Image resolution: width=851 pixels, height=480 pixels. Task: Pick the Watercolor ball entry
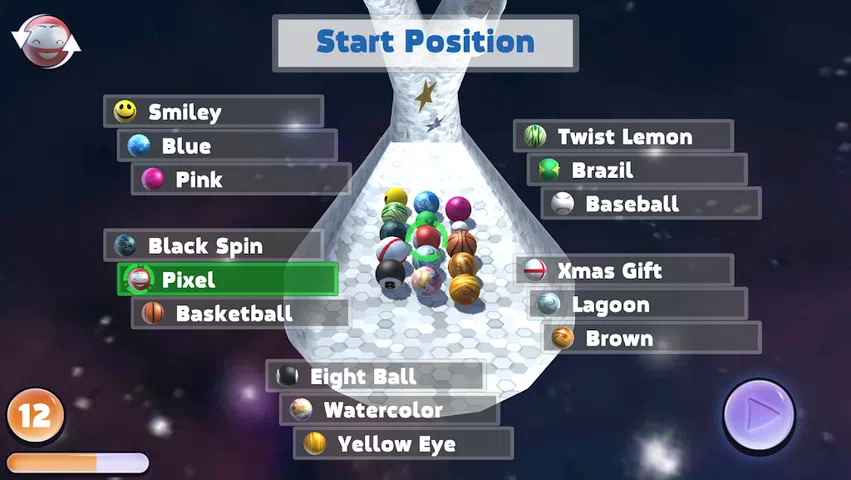point(389,409)
